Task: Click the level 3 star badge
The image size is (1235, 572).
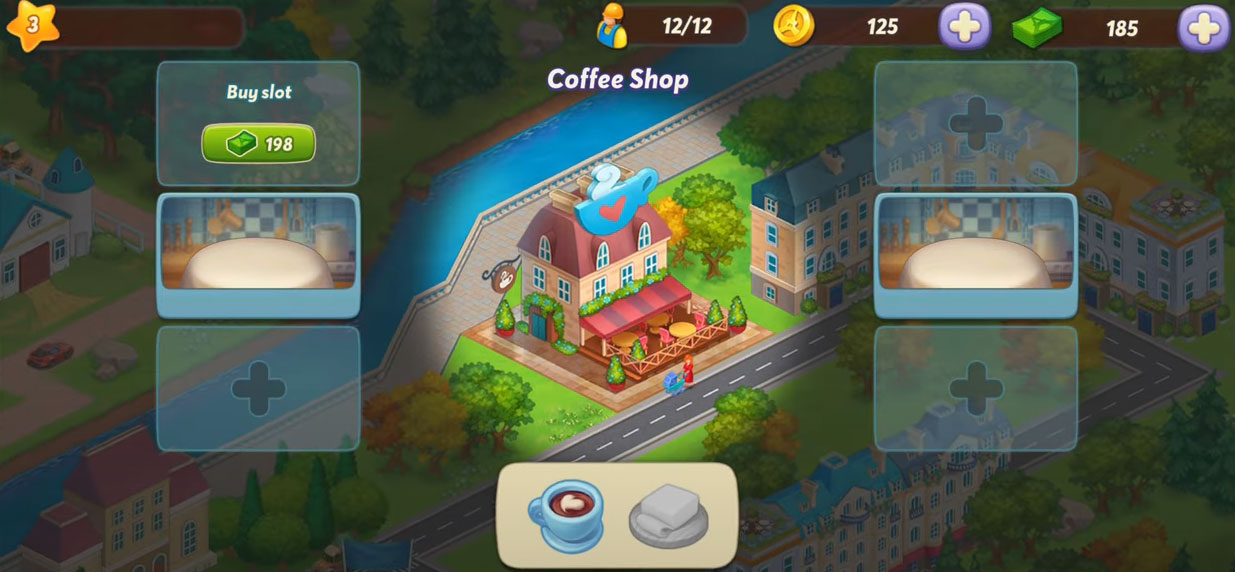Action: tap(32, 25)
